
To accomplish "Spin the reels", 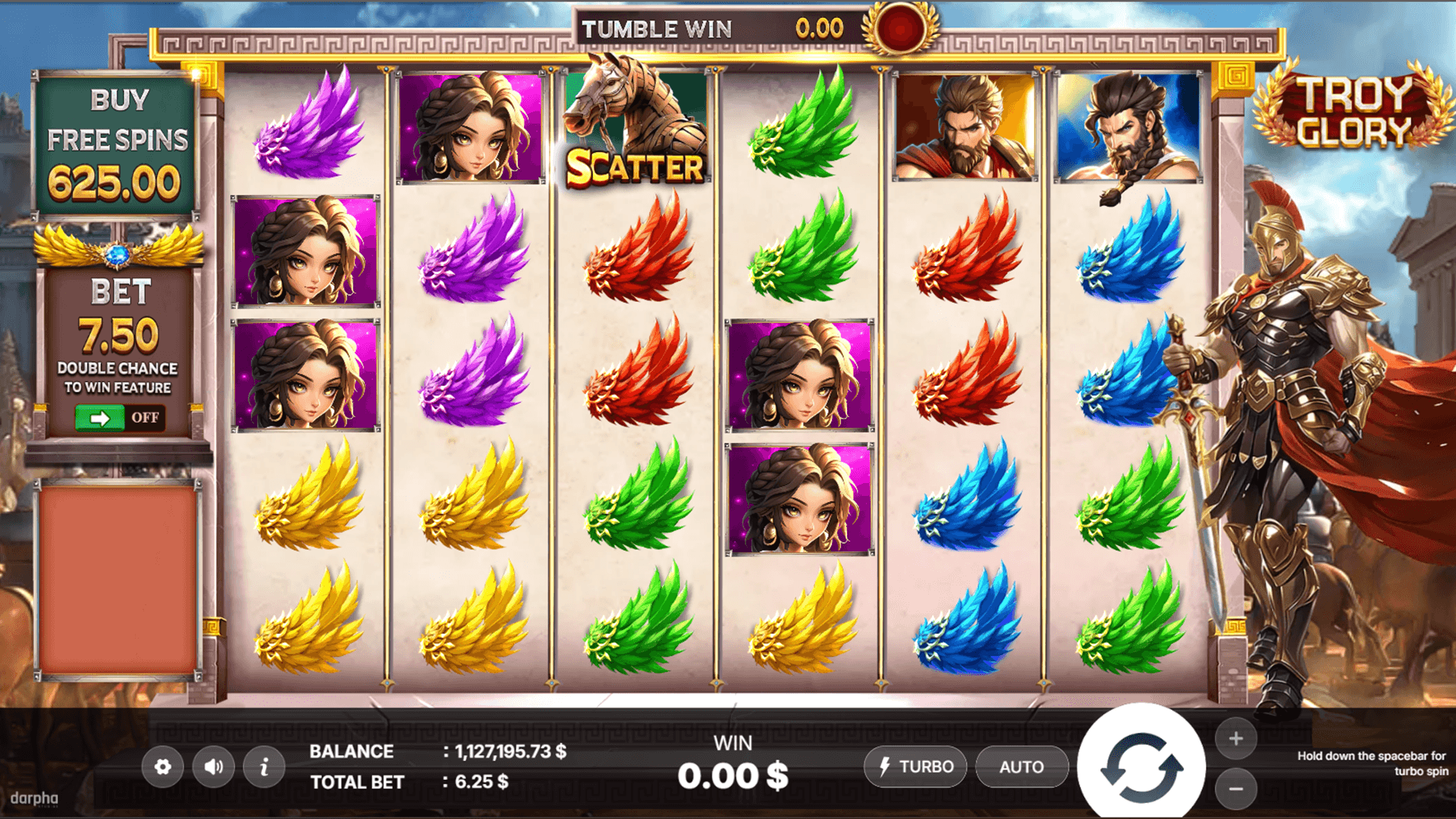I will [1141, 767].
